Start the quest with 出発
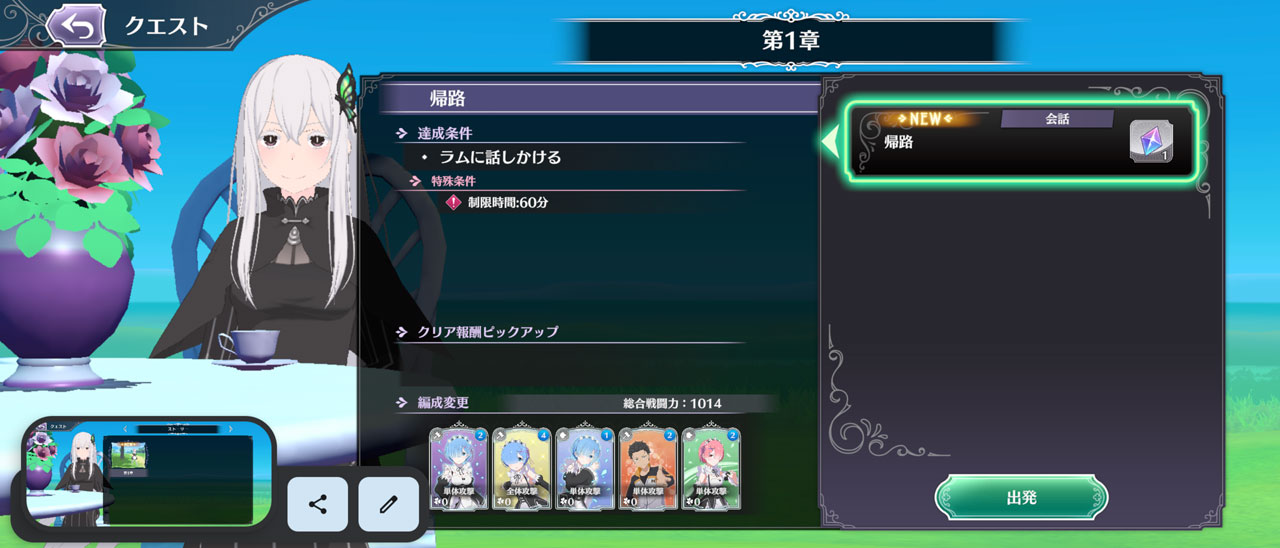Image resolution: width=1280 pixels, height=548 pixels. pyautogui.click(x=1021, y=497)
